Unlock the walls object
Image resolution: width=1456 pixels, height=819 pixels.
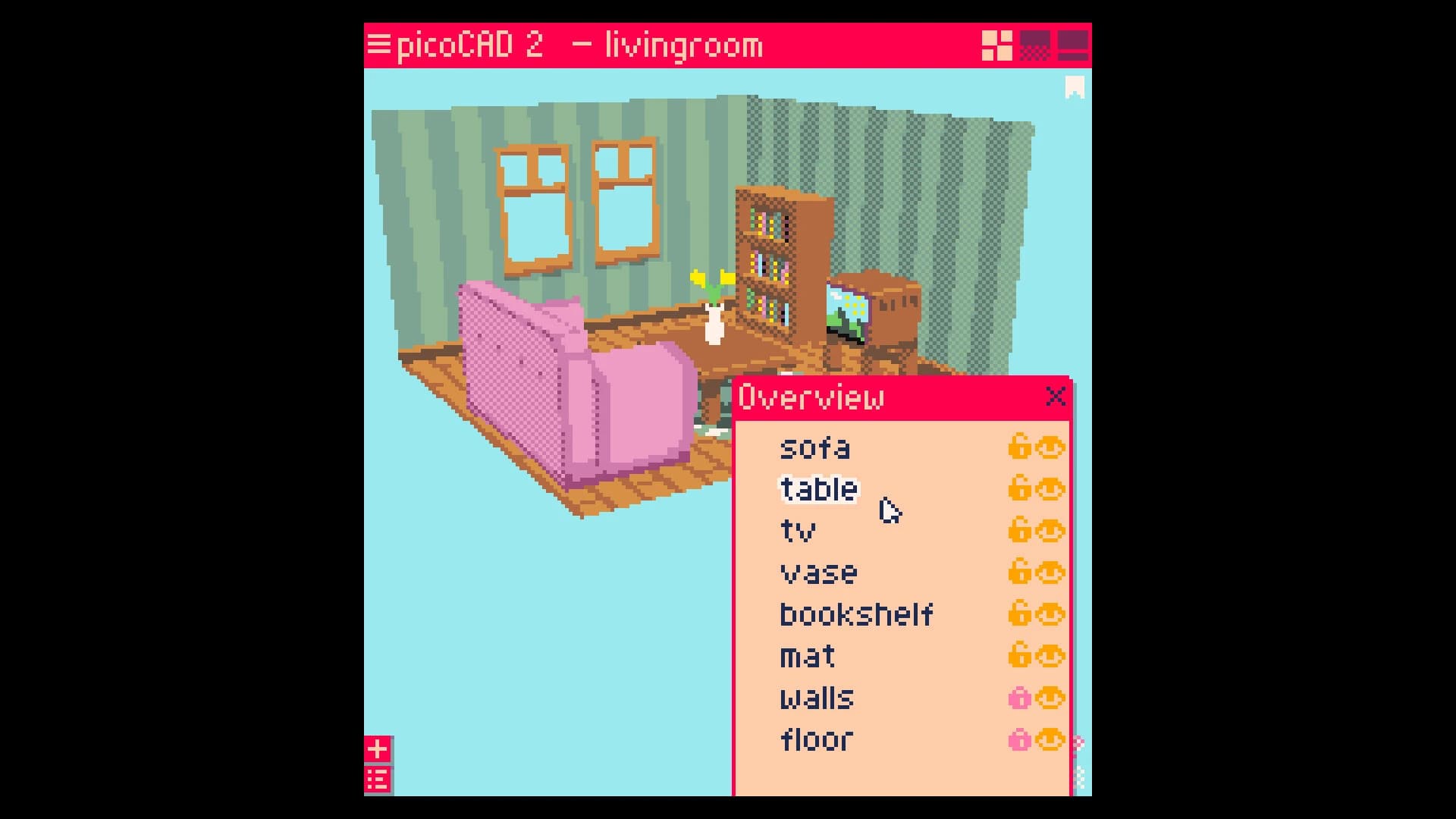point(1020,698)
